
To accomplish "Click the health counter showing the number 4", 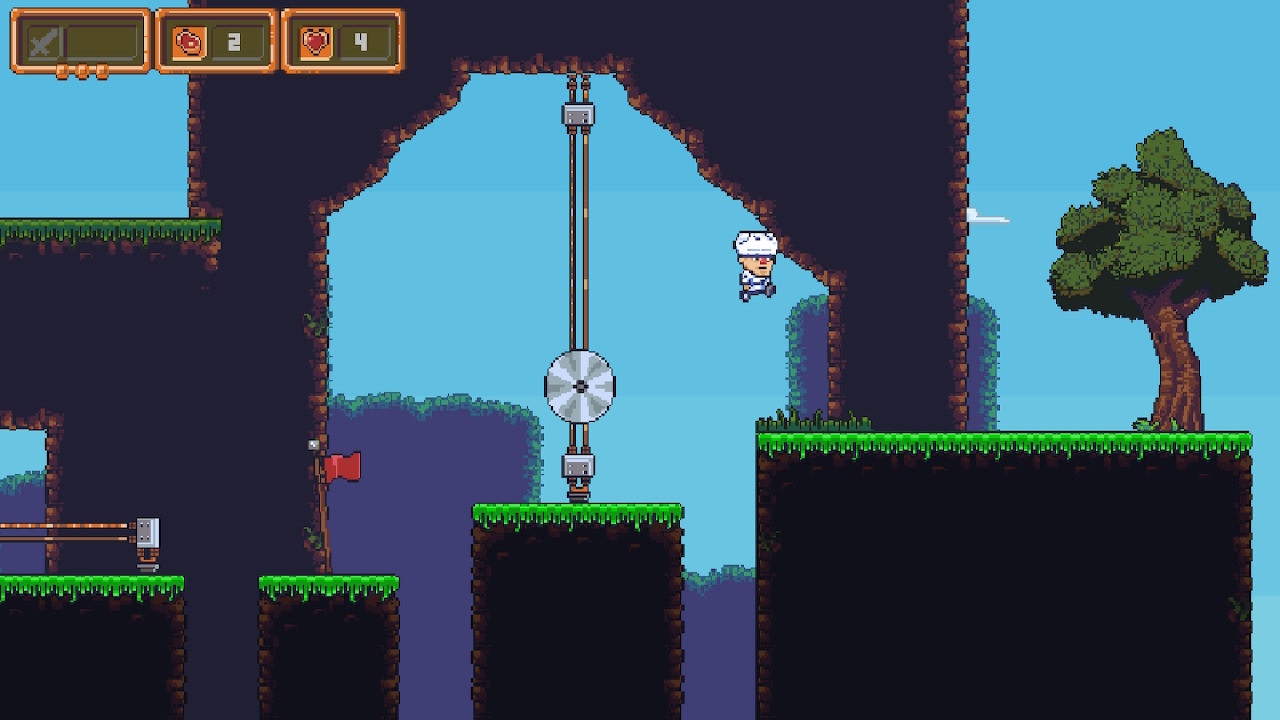I will pyautogui.click(x=362, y=41).
